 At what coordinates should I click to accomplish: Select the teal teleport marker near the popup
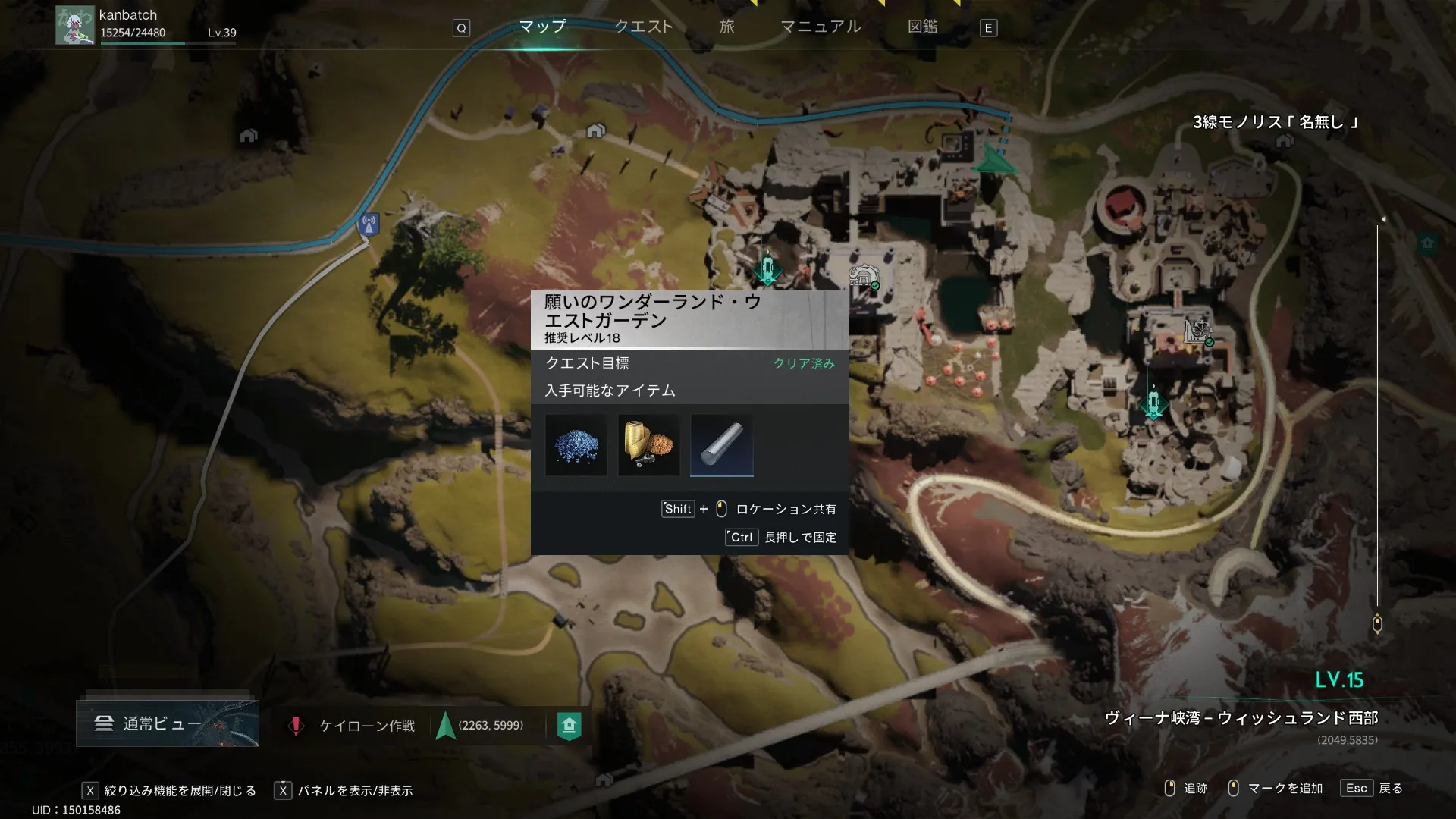coord(767,268)
